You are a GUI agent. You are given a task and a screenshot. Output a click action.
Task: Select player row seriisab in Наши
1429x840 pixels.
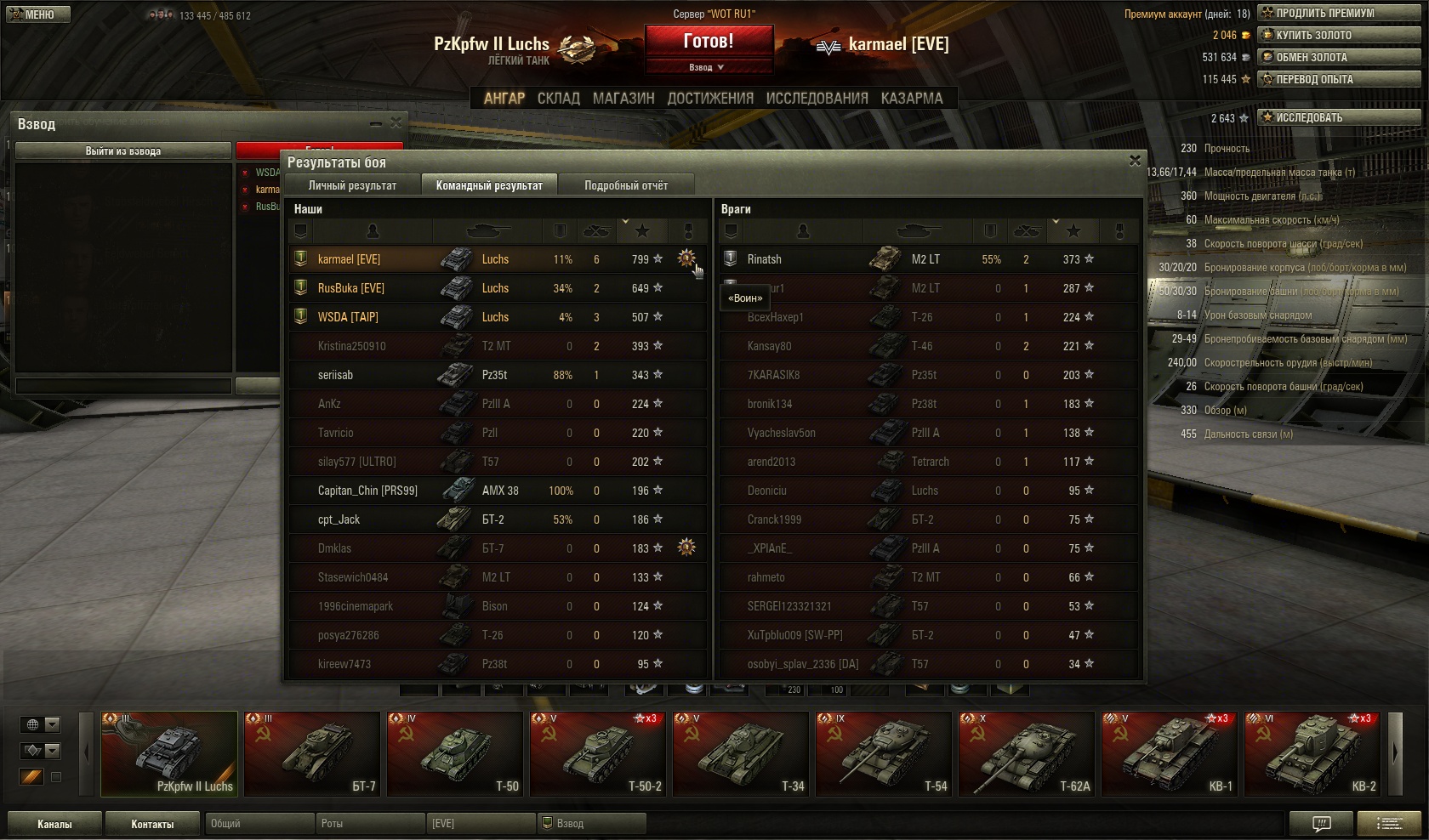[497, 375]
